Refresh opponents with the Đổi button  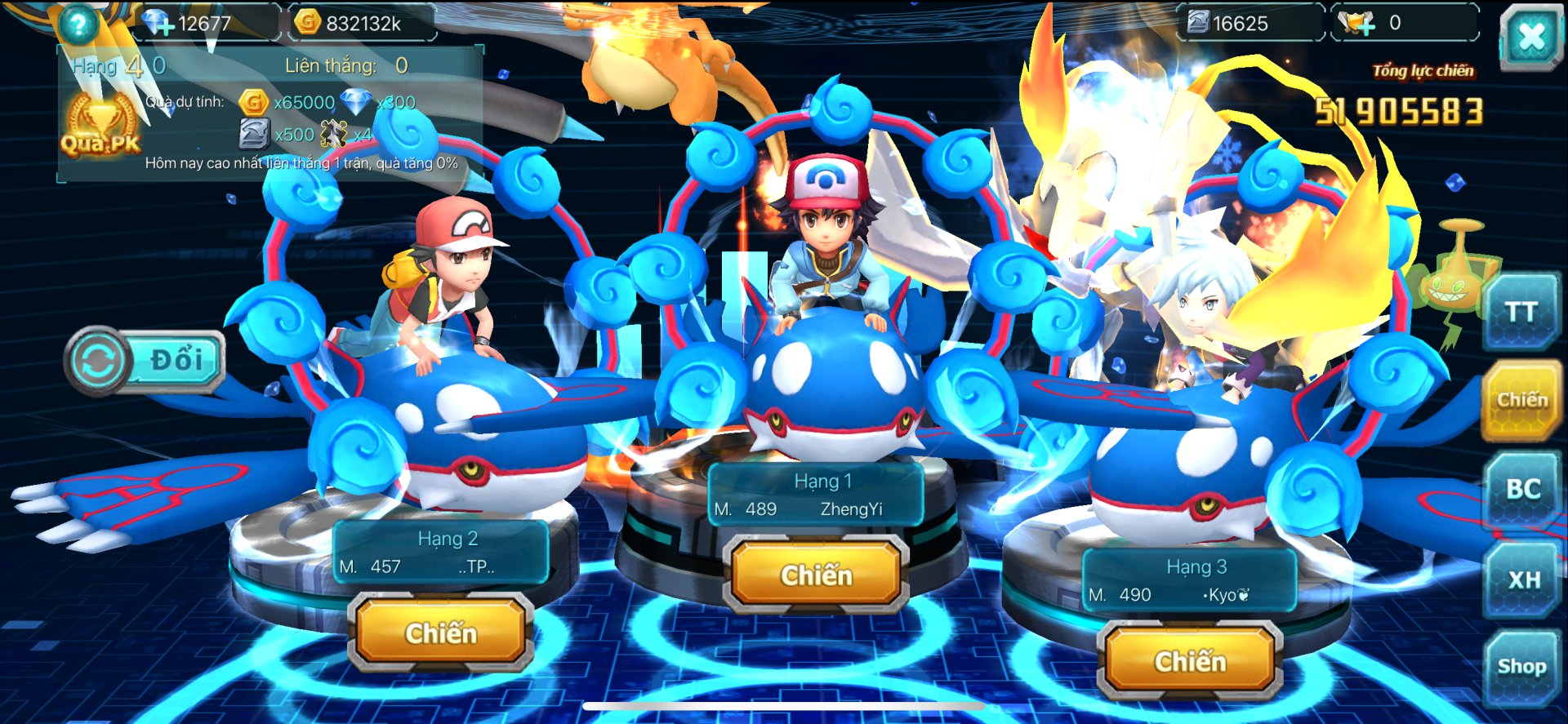(146, 361)
